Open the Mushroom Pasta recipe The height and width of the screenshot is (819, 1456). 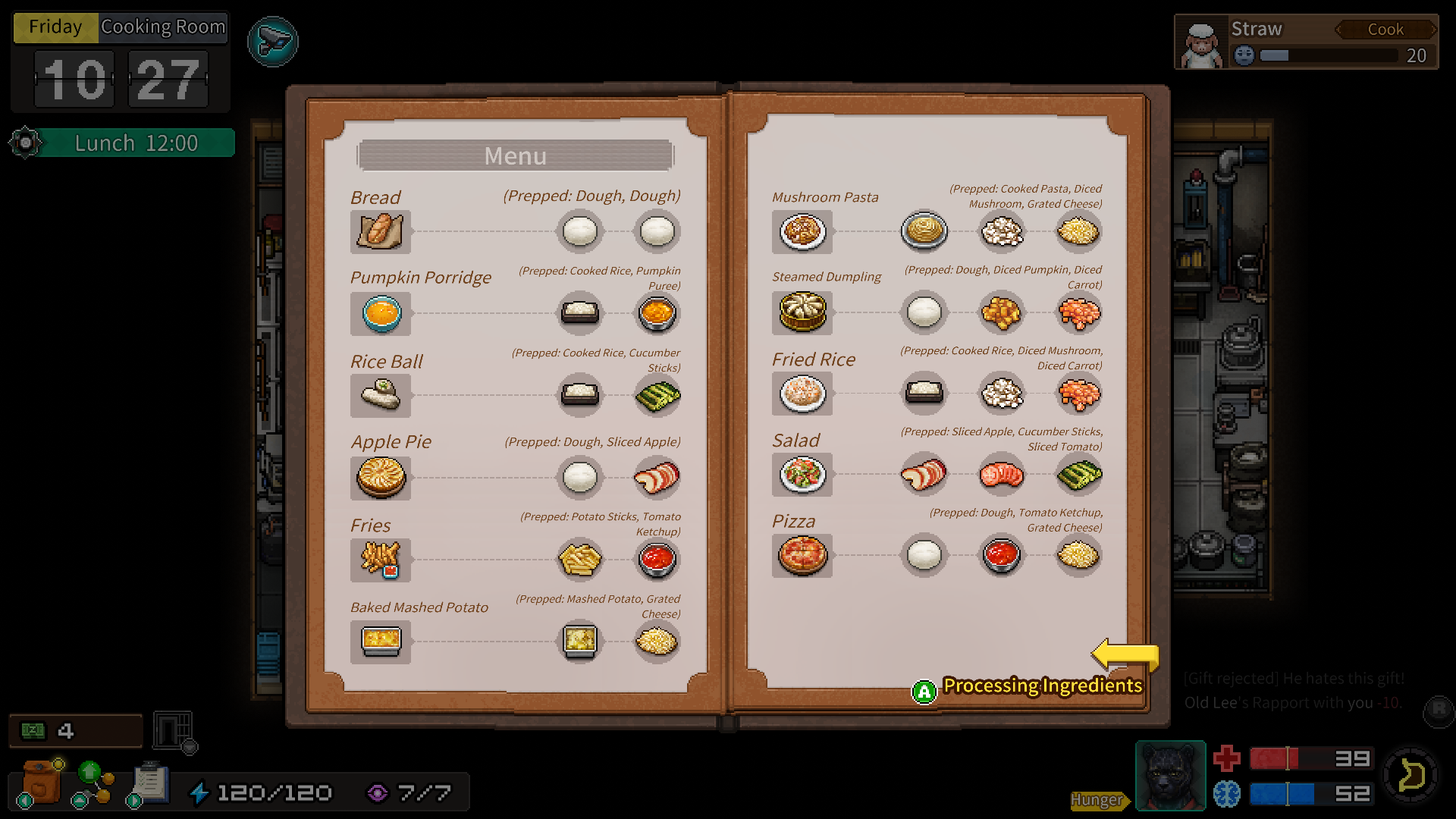(802, 231)
